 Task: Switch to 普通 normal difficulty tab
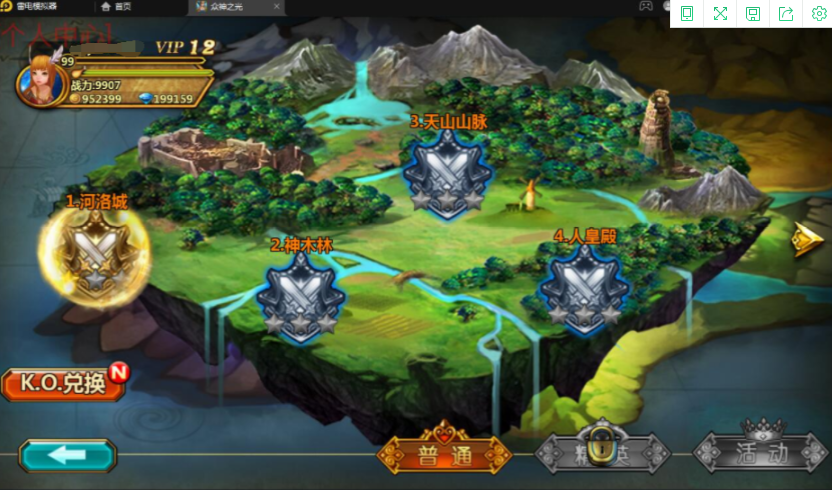[444, 455]
